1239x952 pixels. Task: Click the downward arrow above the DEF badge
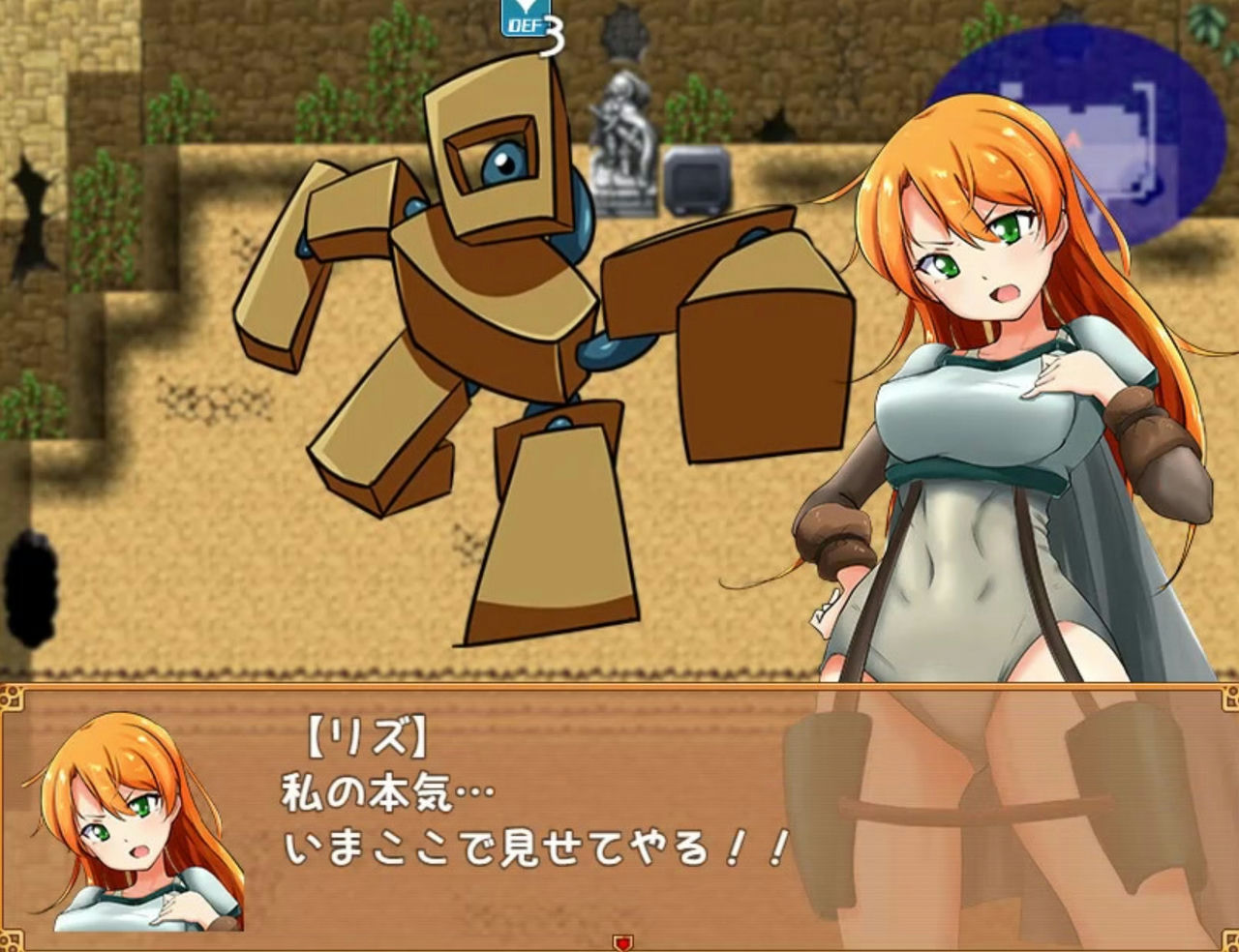[x=525, y=5]
